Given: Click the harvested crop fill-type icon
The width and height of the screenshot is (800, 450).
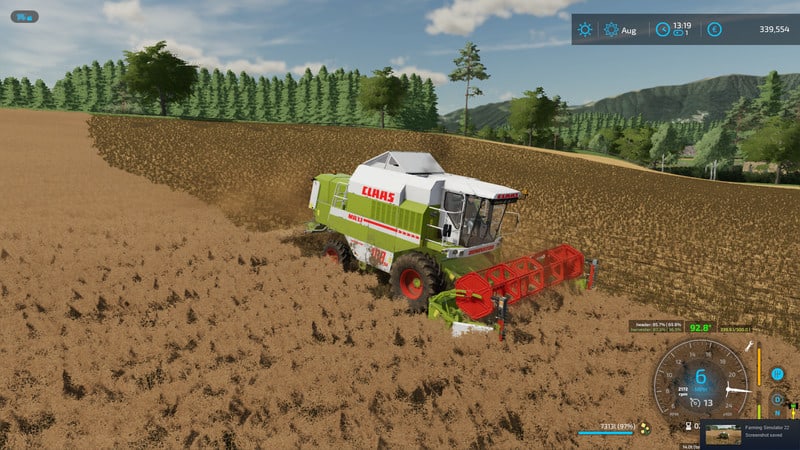Looking at the screenshot, I should (x=645, y=430).
